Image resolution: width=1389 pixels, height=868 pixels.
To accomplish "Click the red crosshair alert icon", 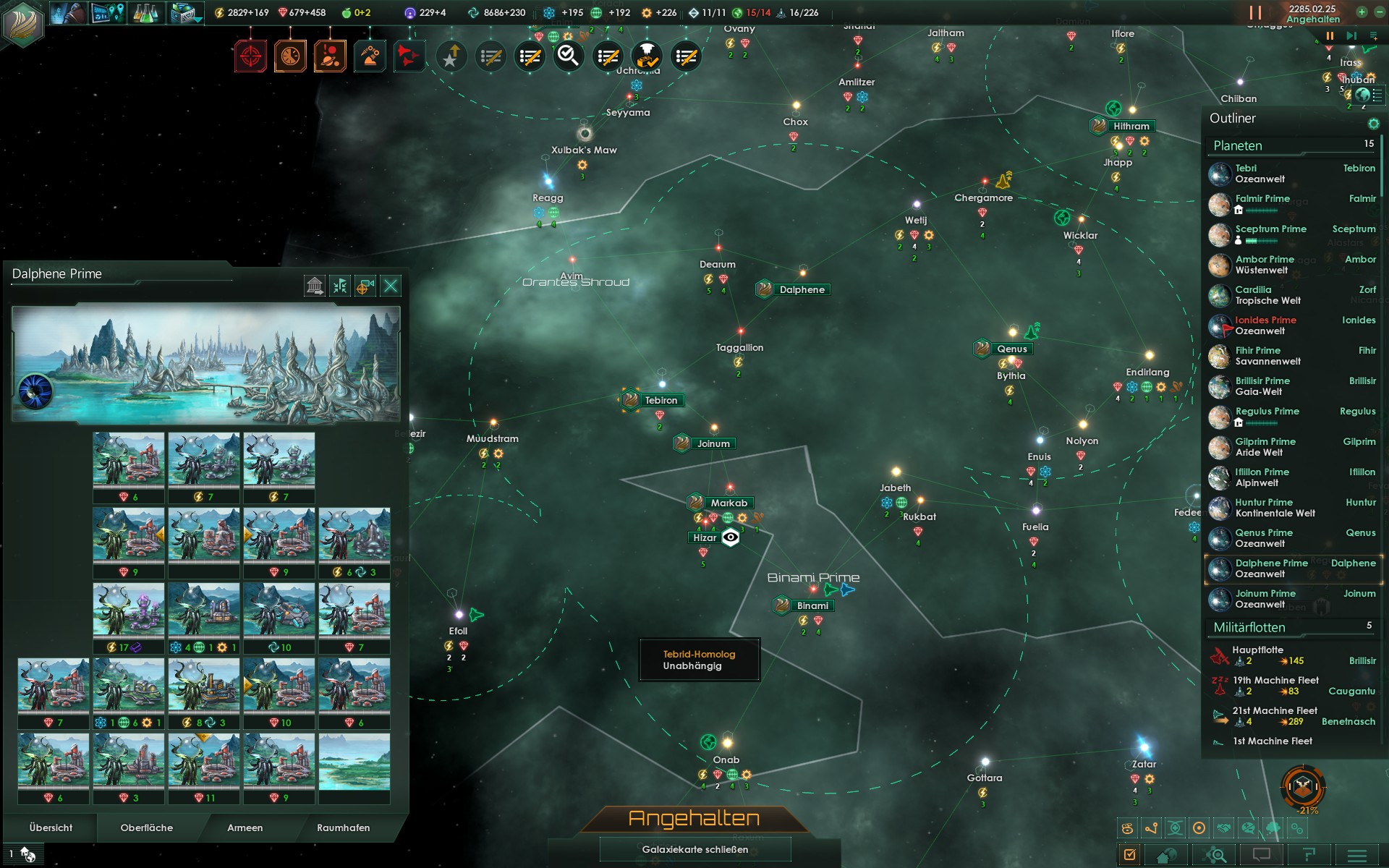I will 250,56.
